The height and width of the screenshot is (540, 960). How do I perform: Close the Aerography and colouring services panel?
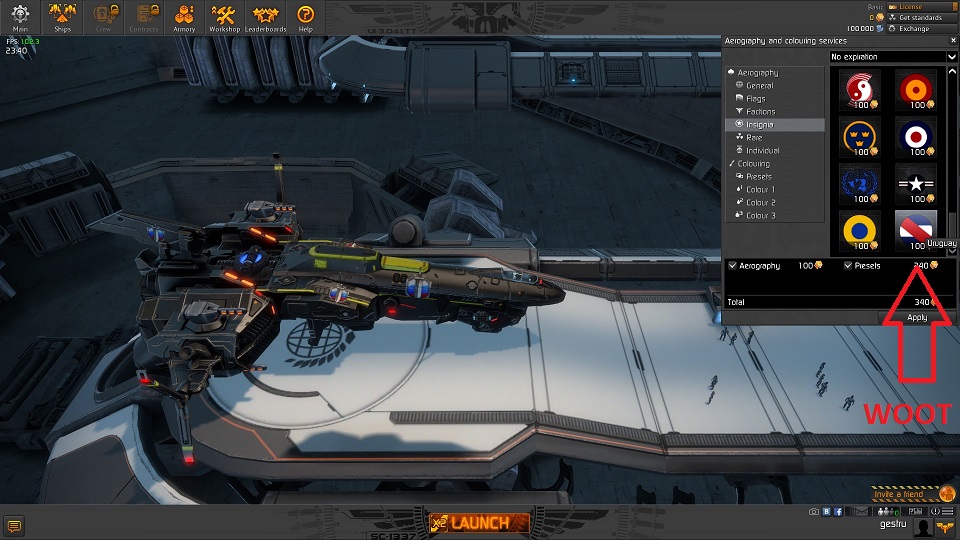tap(953, 41)
